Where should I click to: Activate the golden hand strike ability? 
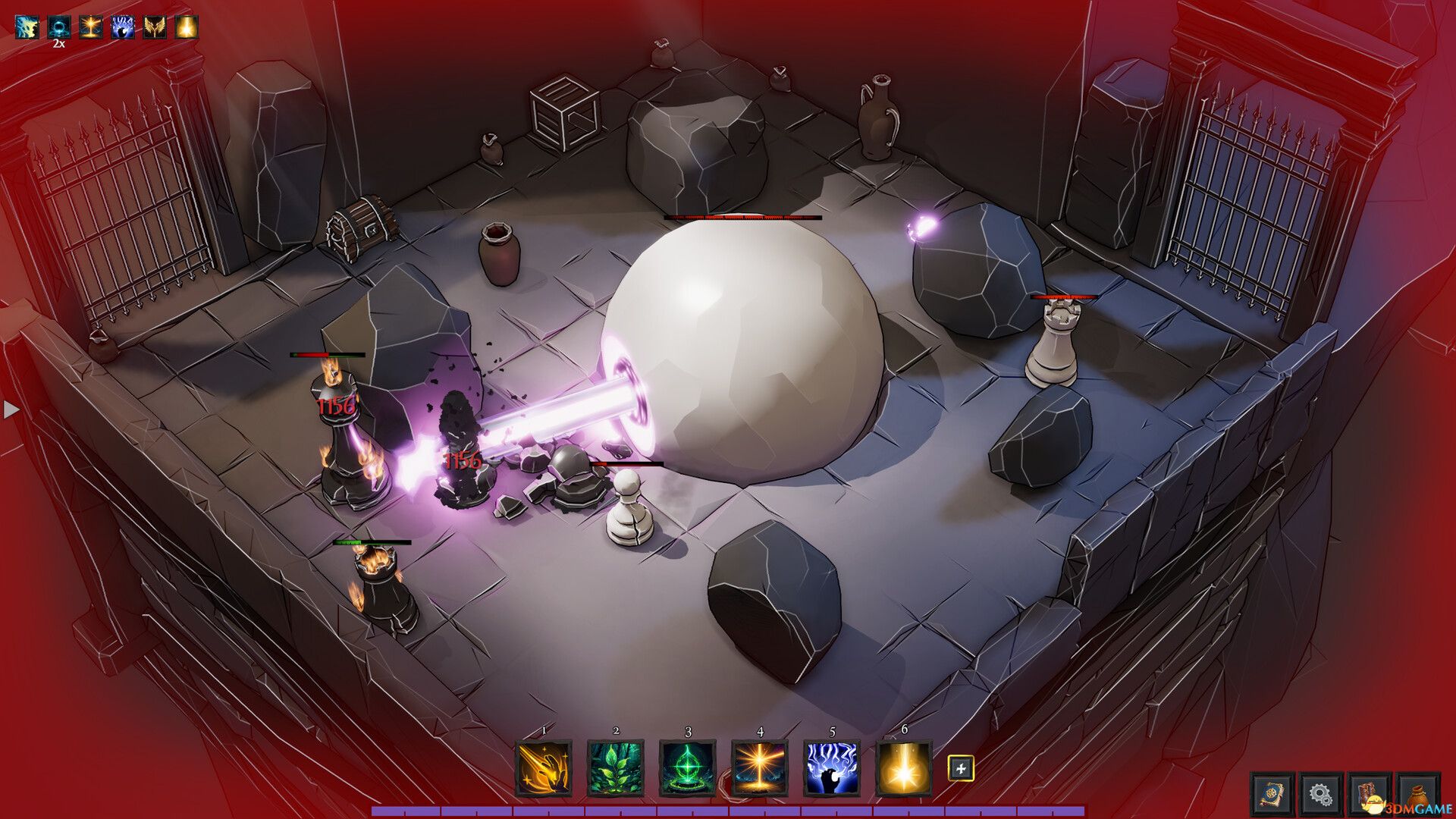pos(544,768)
